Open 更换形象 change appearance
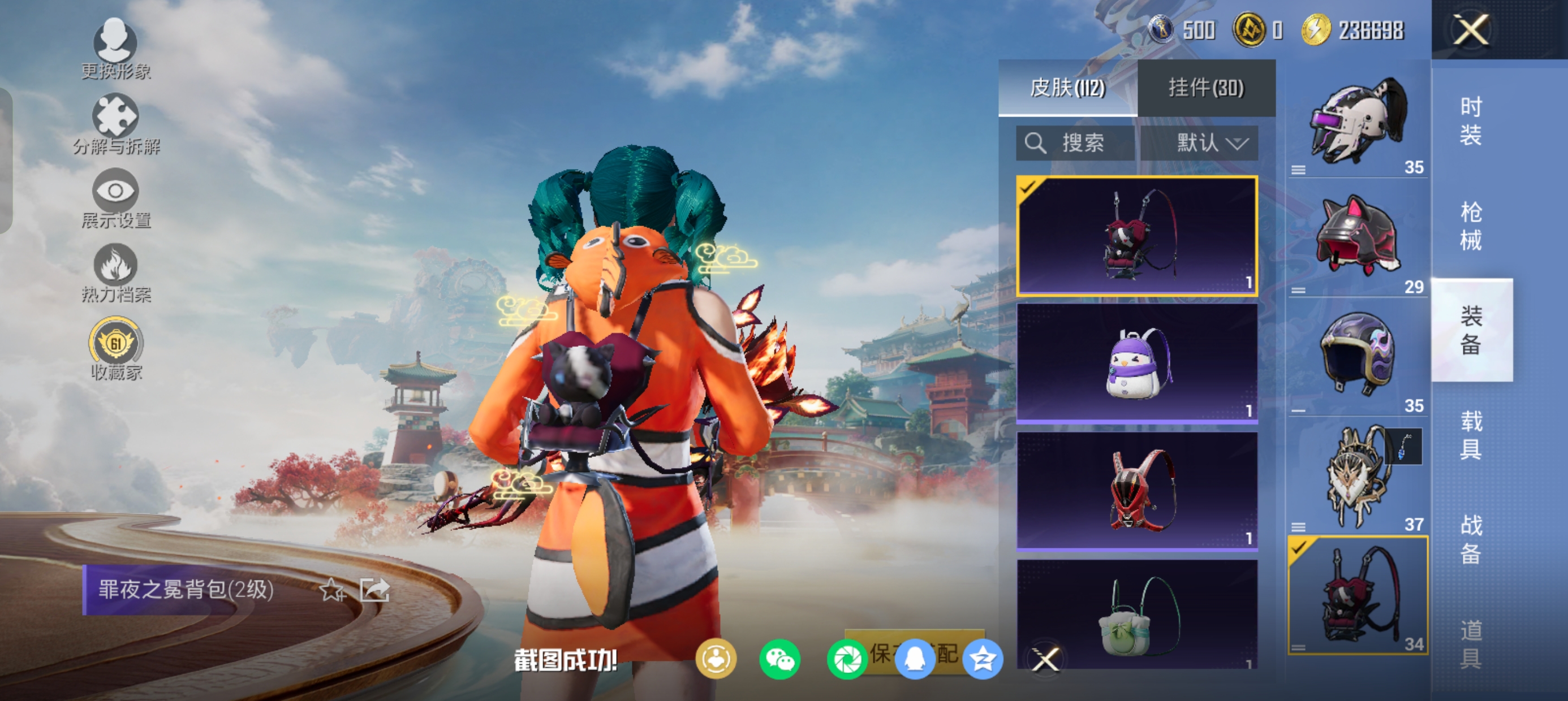This screenshot has width=1568, height=701. 115,49
